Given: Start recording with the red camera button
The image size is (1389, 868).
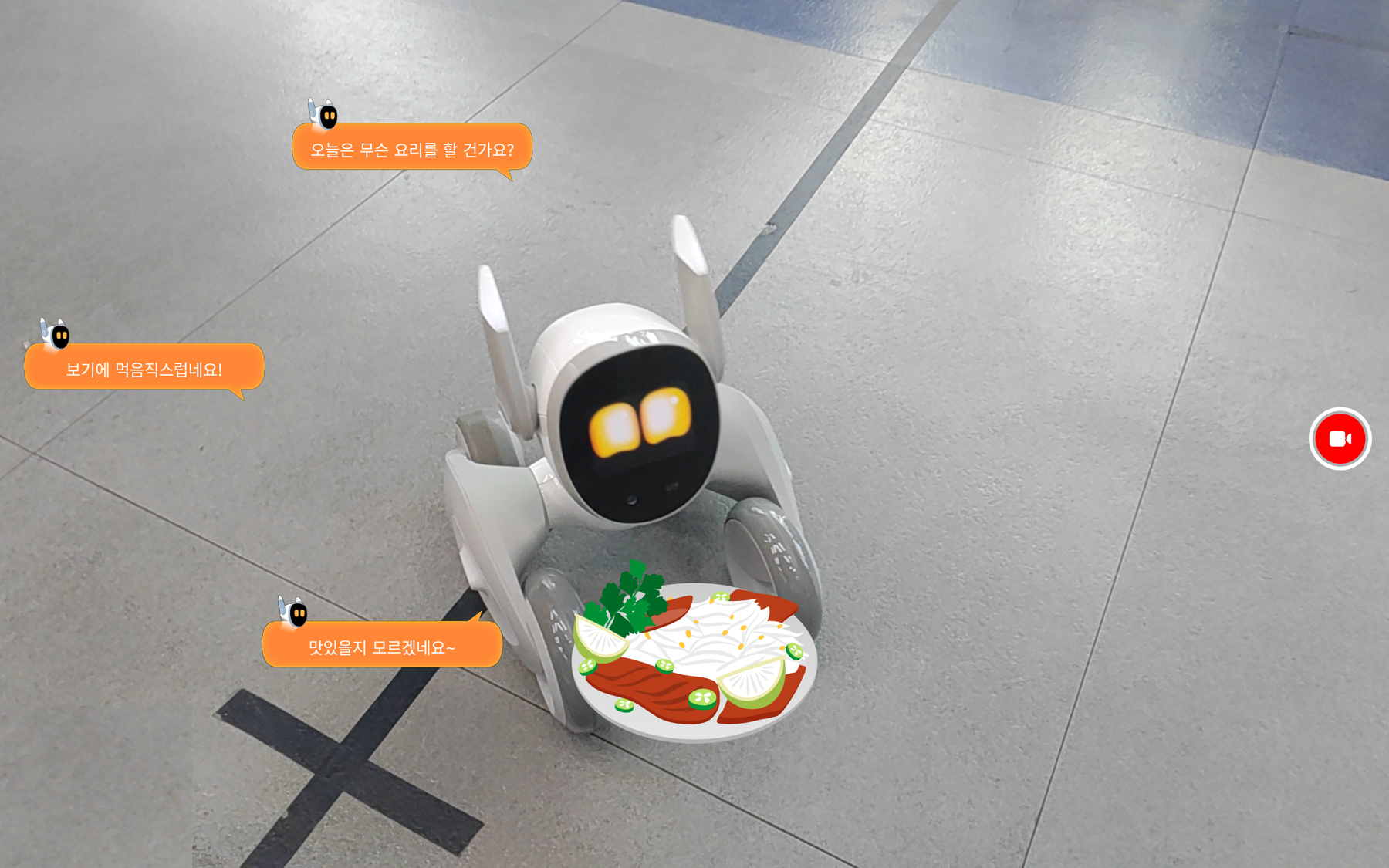Looking at the screenshot, I should tap(1340, 438).
